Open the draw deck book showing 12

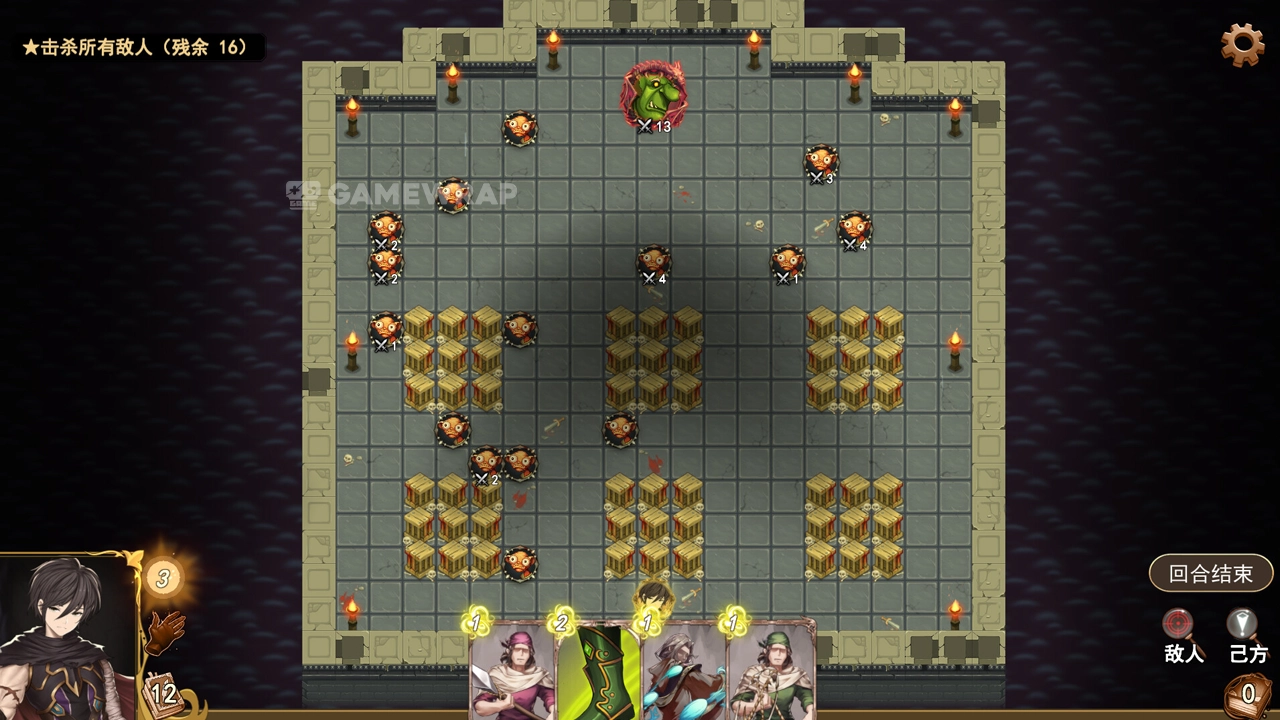click(161, 692)
